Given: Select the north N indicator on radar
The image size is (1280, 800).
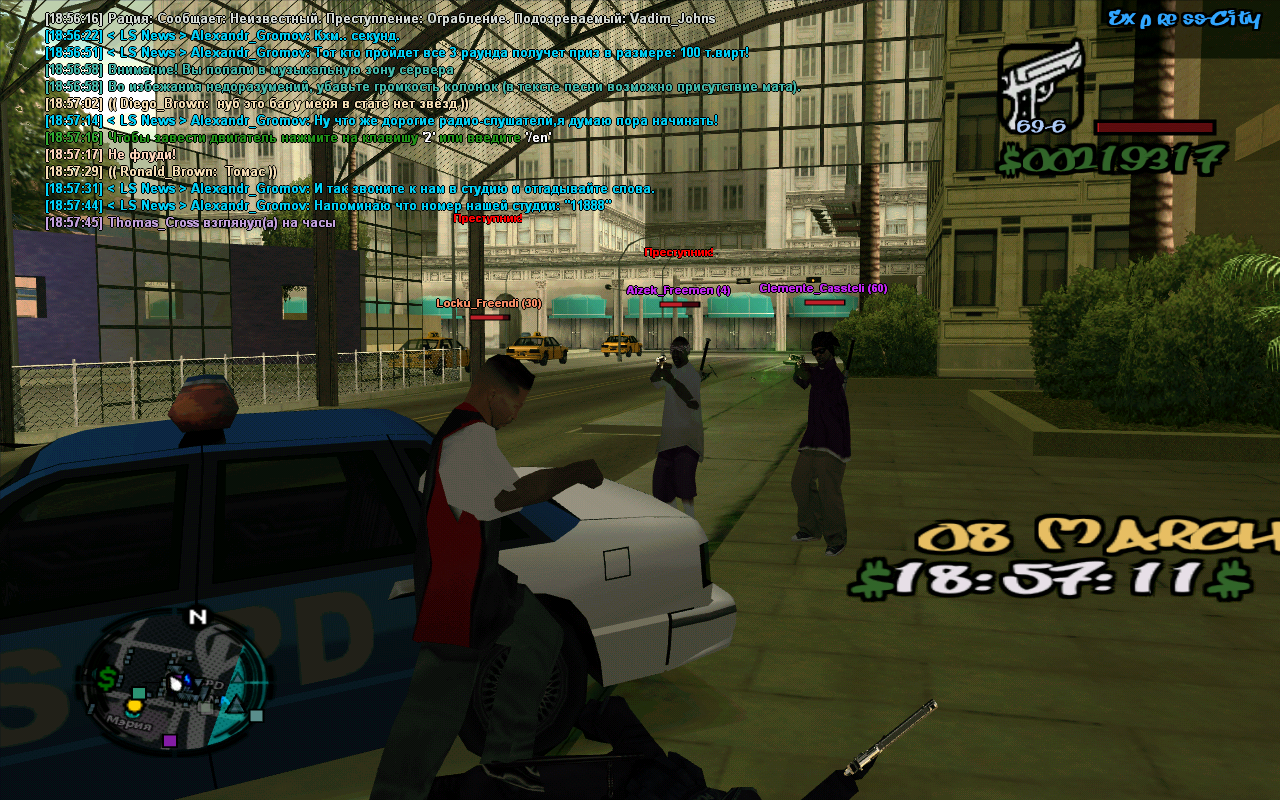Looking at the screenshot, I should click(x=197, y=617).
